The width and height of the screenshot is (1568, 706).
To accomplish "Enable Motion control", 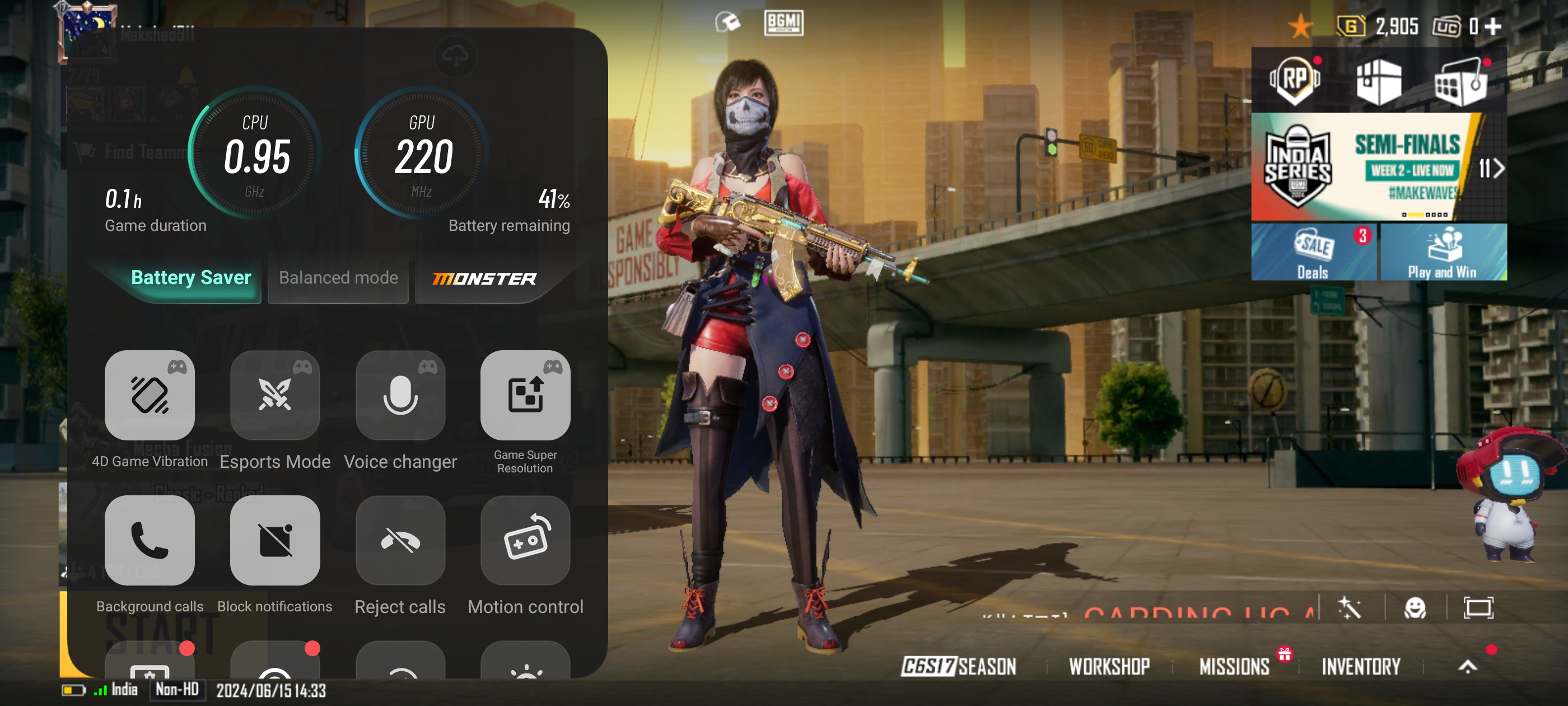I will [x=525, y=540].
